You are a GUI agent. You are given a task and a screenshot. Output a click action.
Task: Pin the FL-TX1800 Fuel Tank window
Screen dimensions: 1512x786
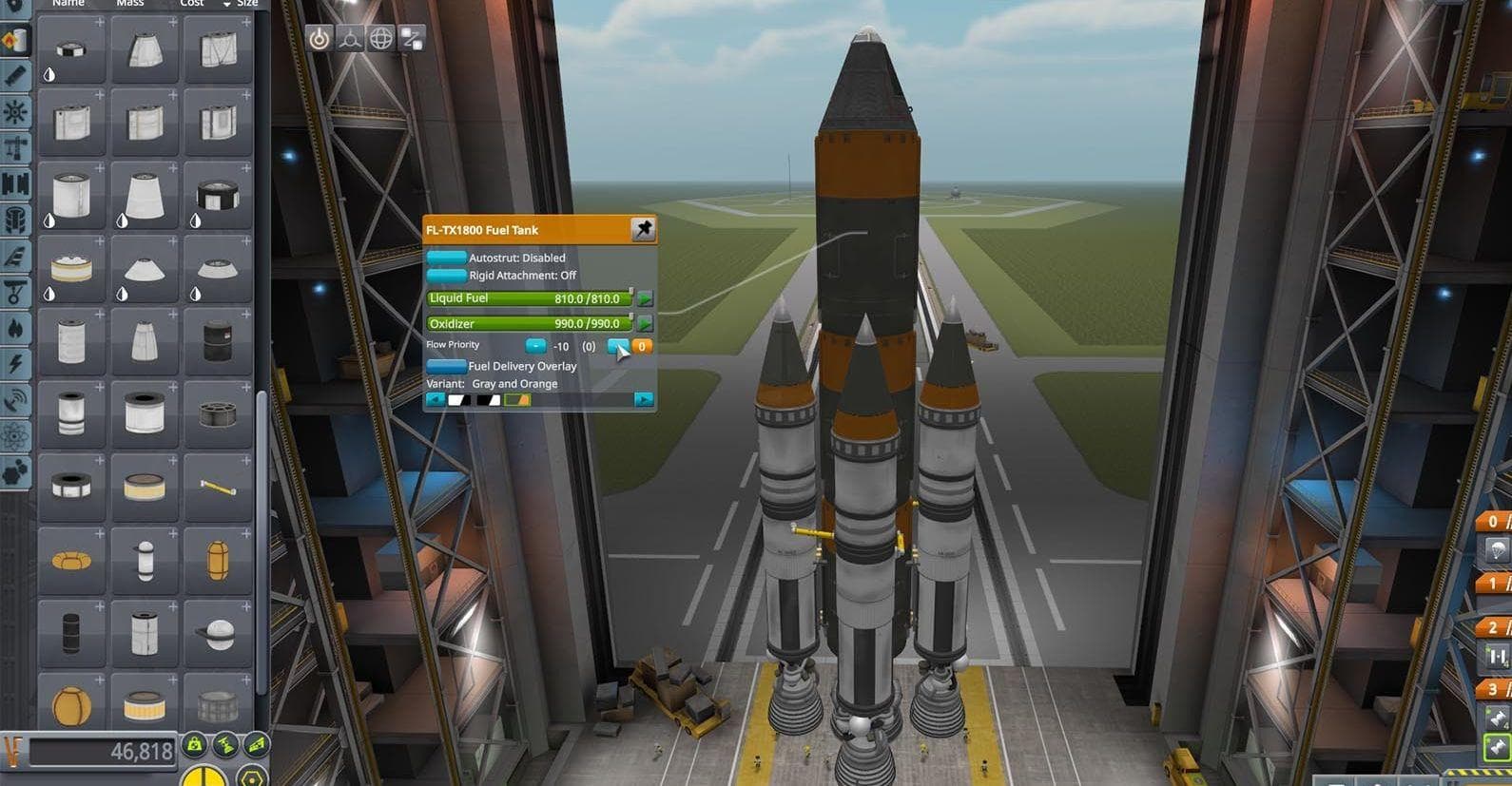(644, 229)
